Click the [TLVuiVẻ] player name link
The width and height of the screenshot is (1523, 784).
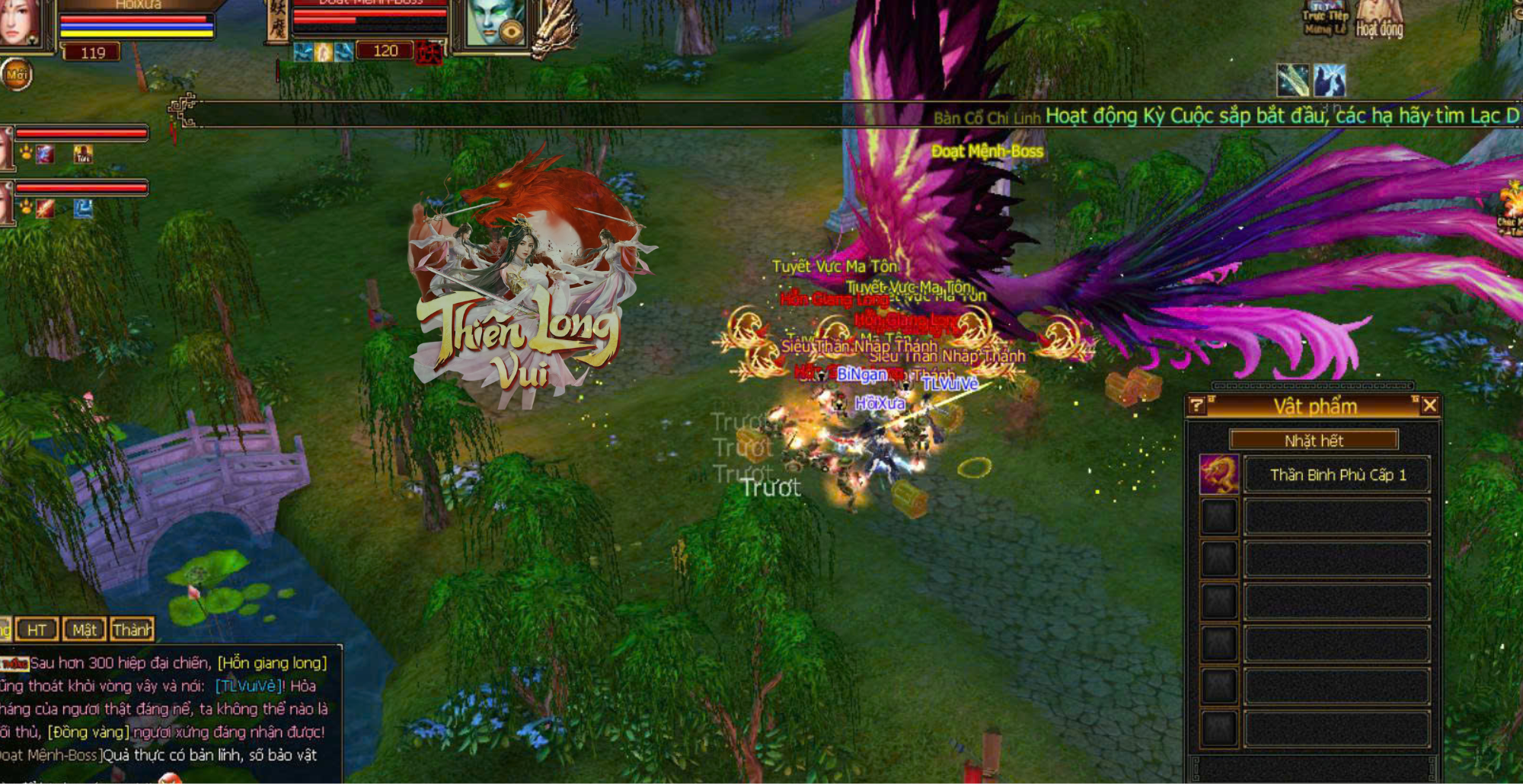click(246, 686)
